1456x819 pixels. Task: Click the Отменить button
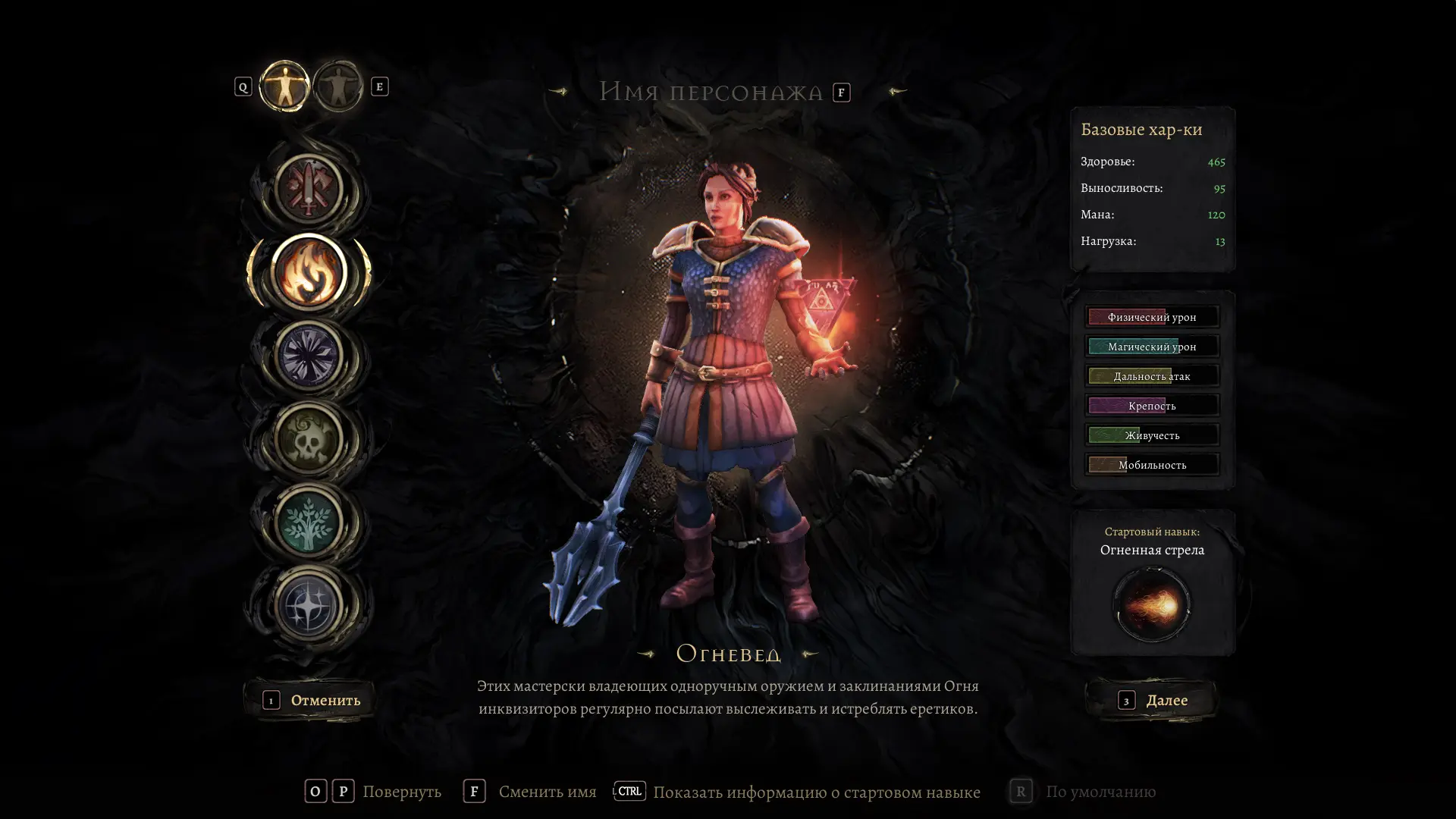coord(311,700)
